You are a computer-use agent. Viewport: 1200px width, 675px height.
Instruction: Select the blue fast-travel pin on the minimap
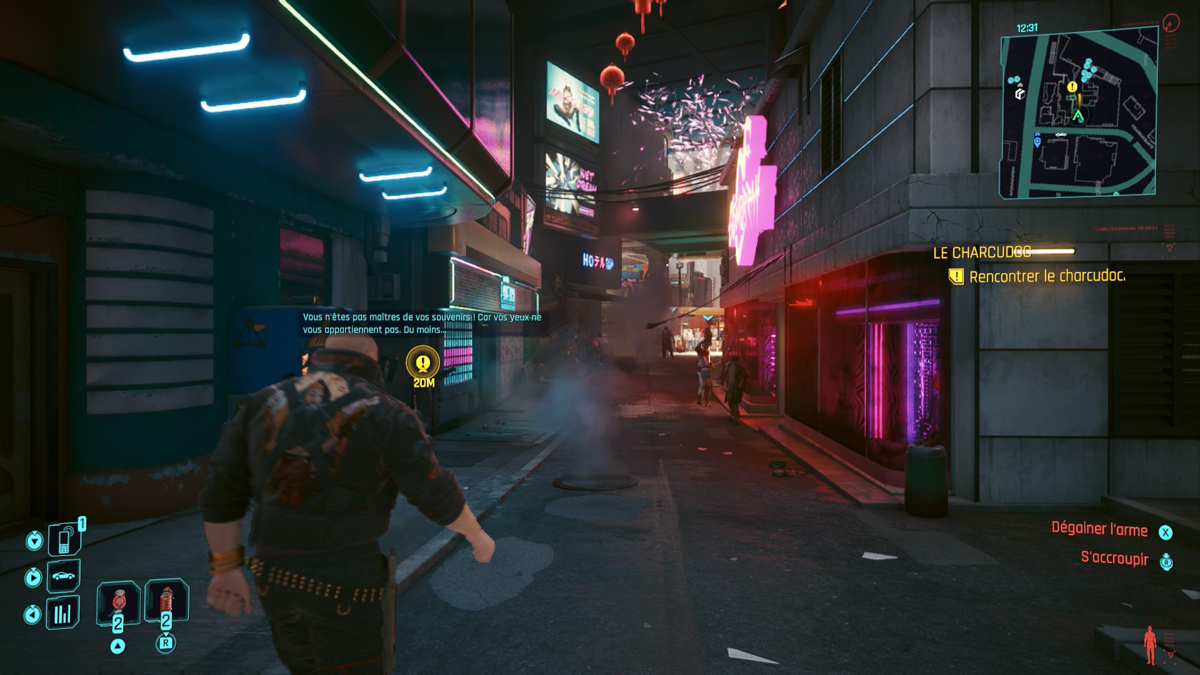point(1037,142)
